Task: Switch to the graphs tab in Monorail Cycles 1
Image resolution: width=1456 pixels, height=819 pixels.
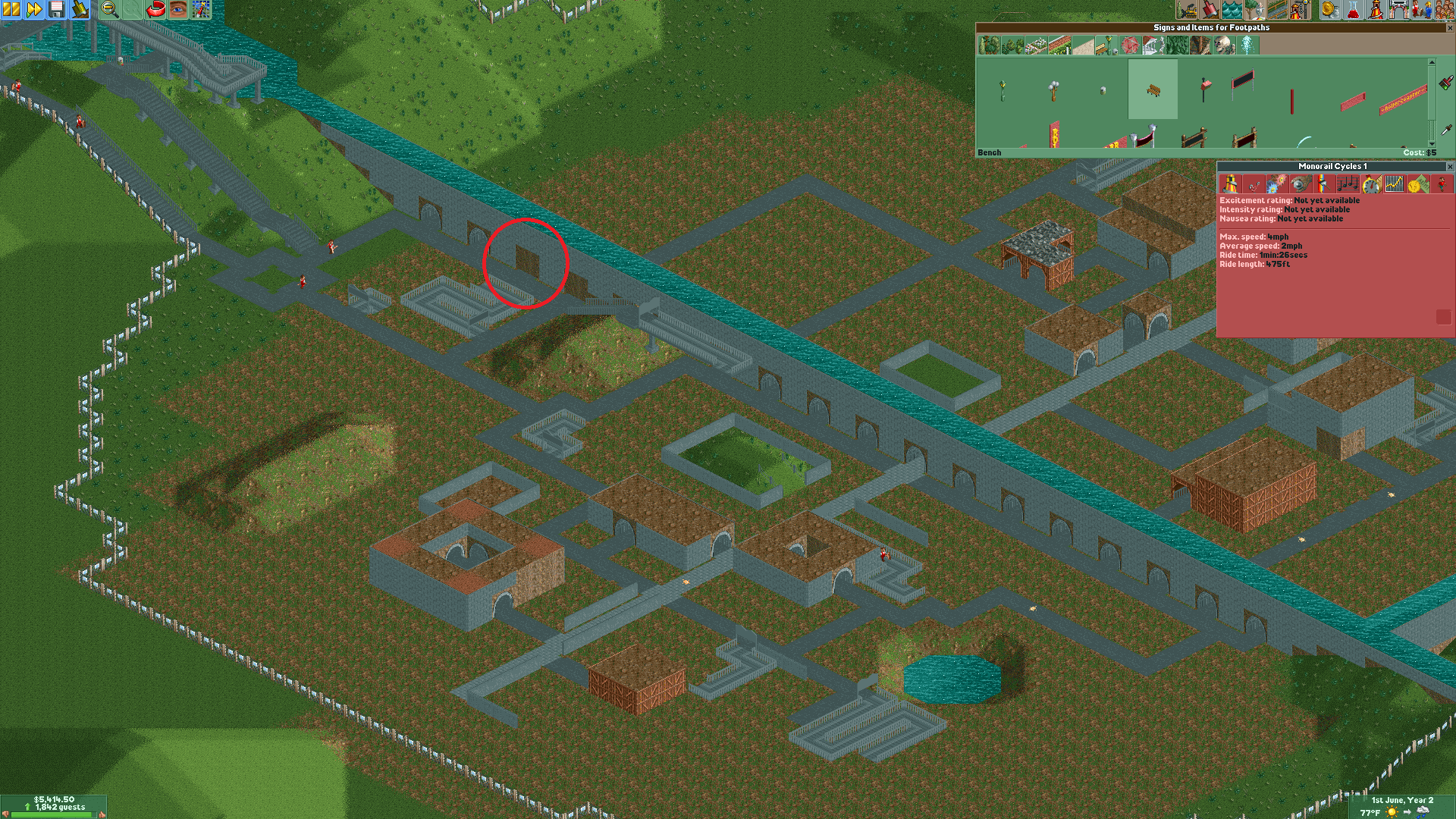Action: [1393, 184]
